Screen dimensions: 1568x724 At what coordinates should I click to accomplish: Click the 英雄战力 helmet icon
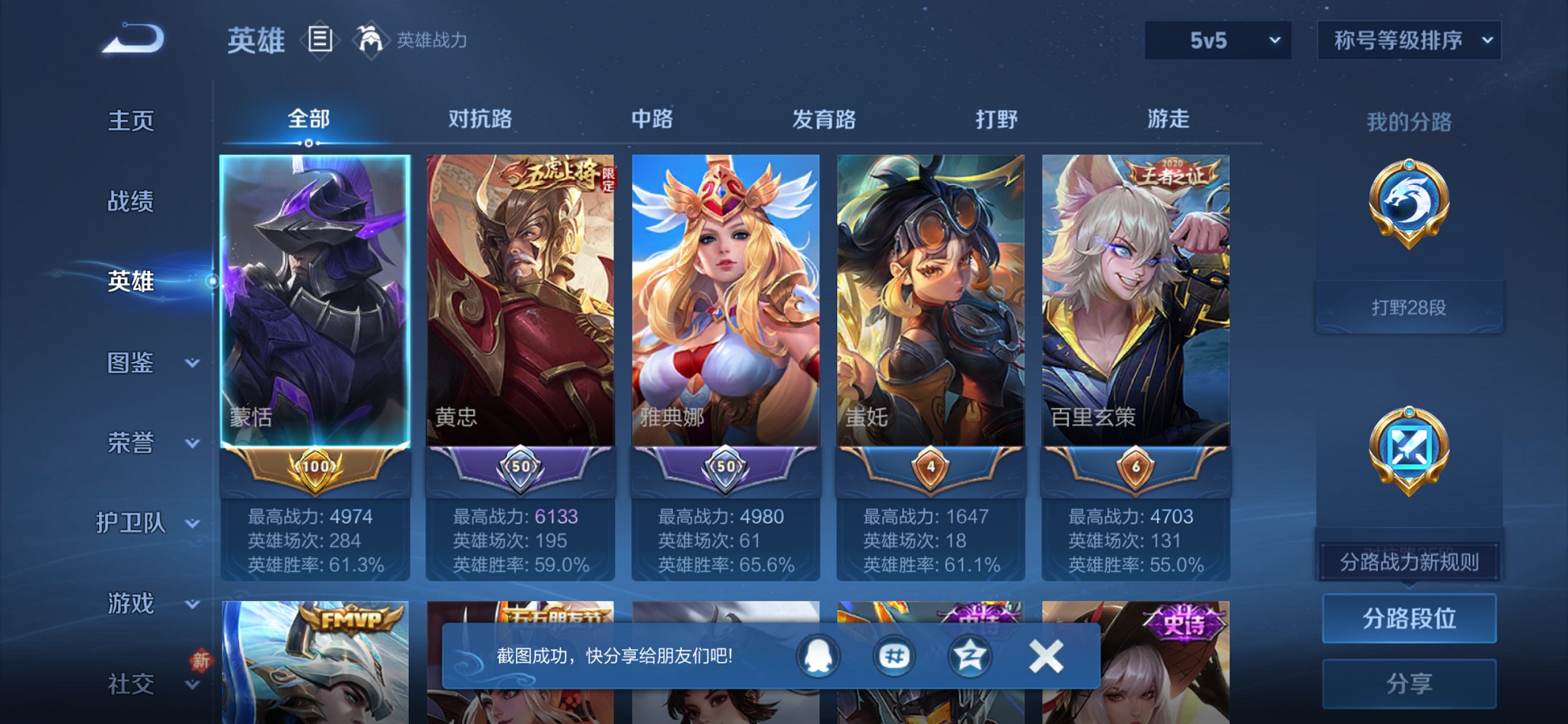pyautogui.click(x=370, y=40)
